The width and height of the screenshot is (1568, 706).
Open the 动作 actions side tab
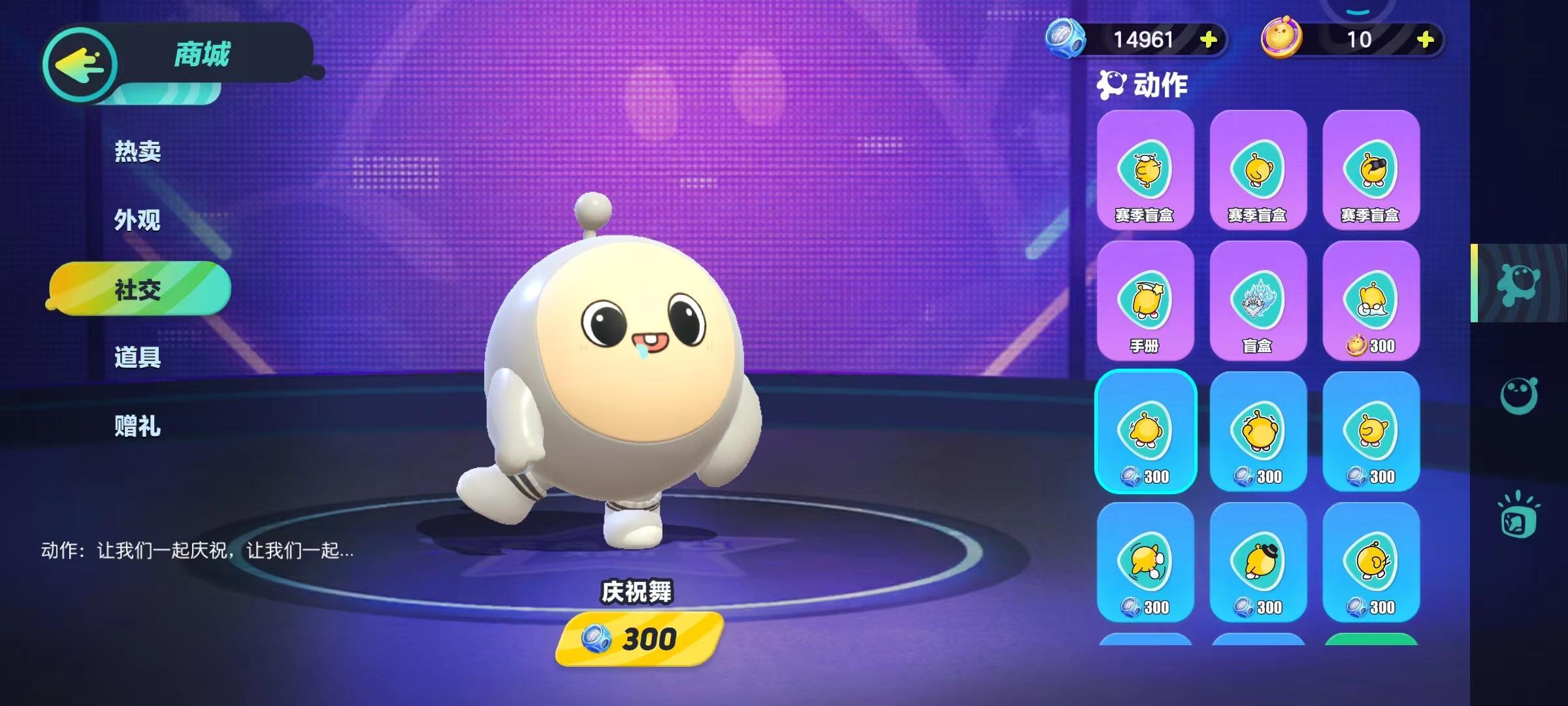[1518, 284]
